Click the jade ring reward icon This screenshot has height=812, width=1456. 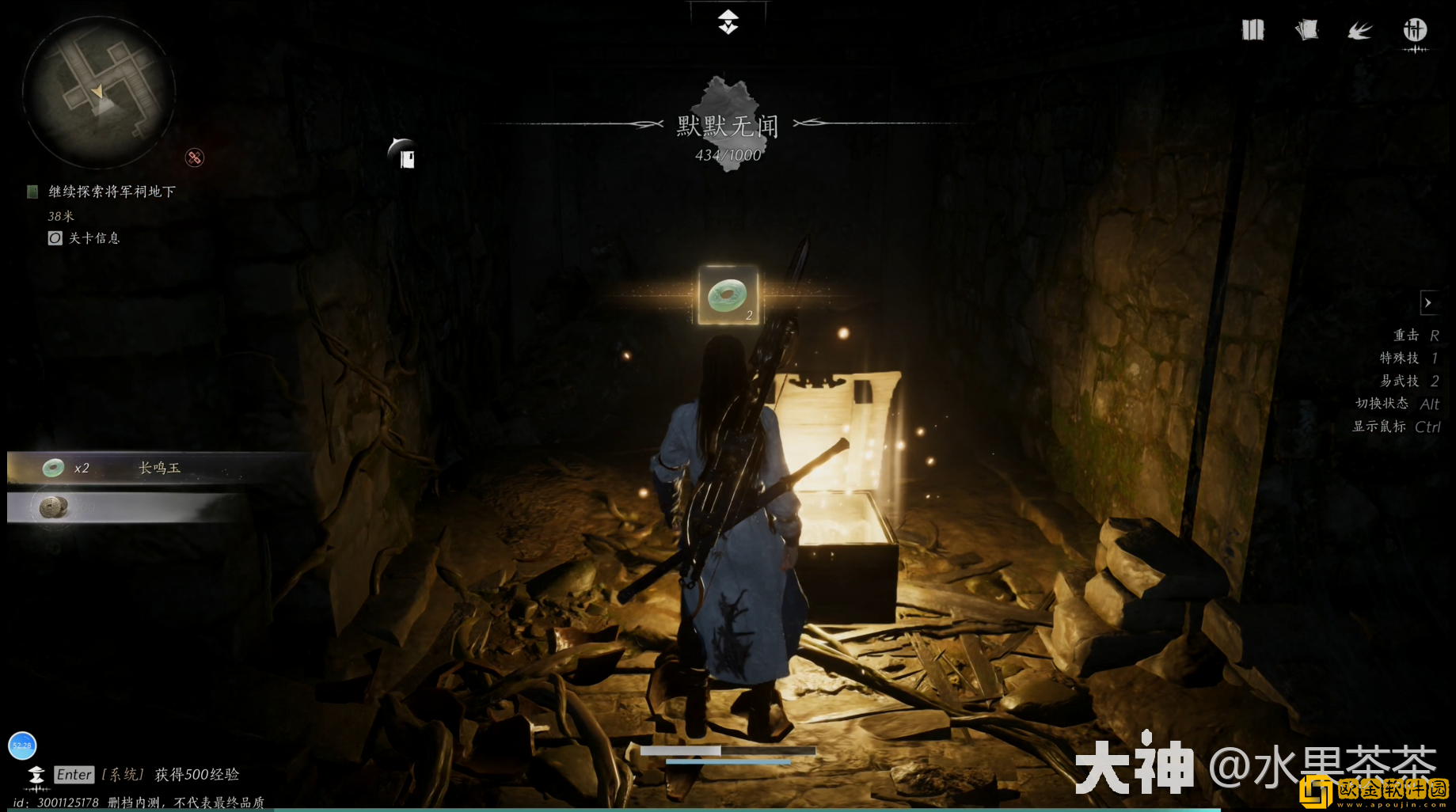(x=728, y=296)
